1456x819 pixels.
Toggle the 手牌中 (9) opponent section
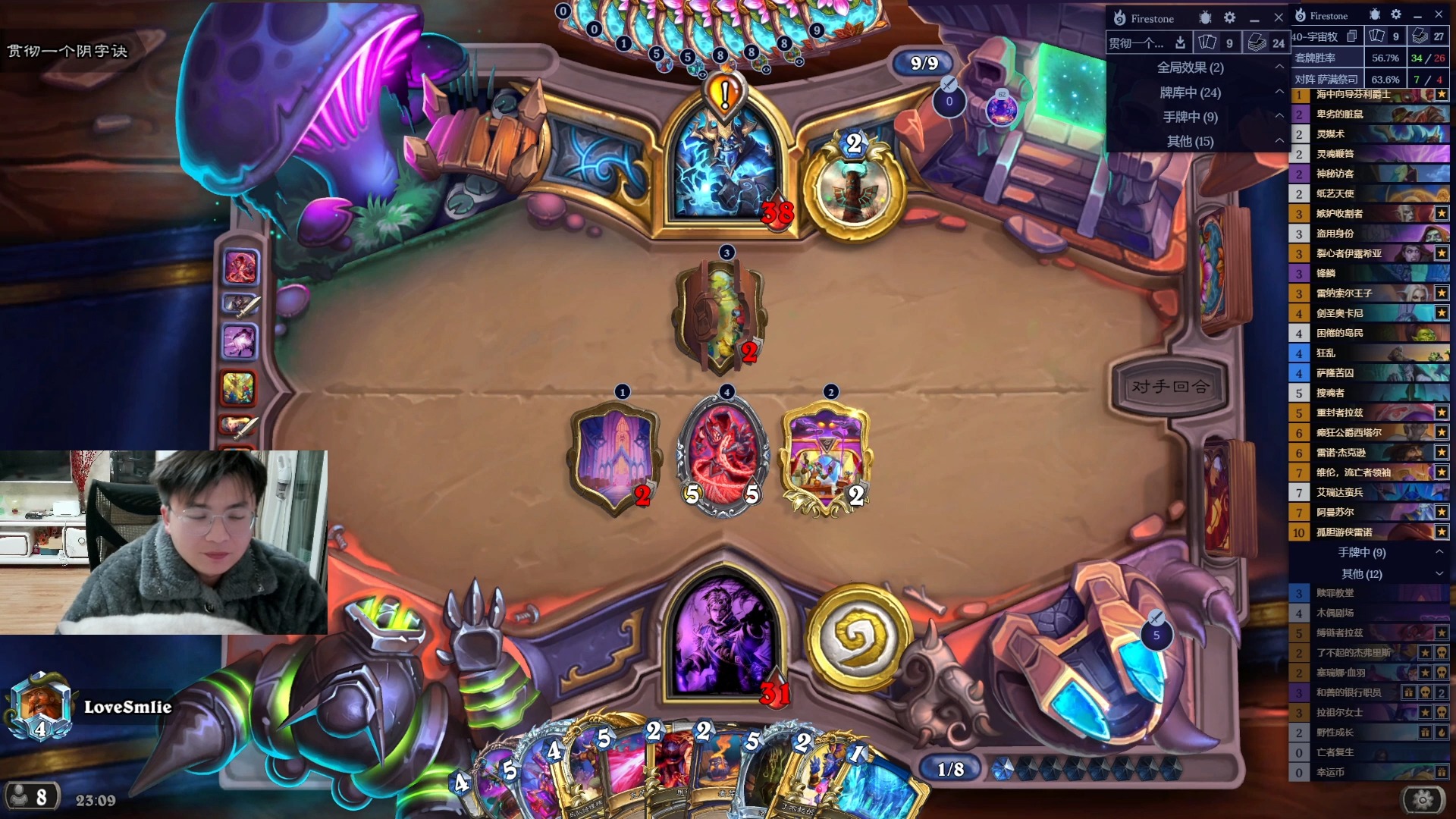point(1279,117)
